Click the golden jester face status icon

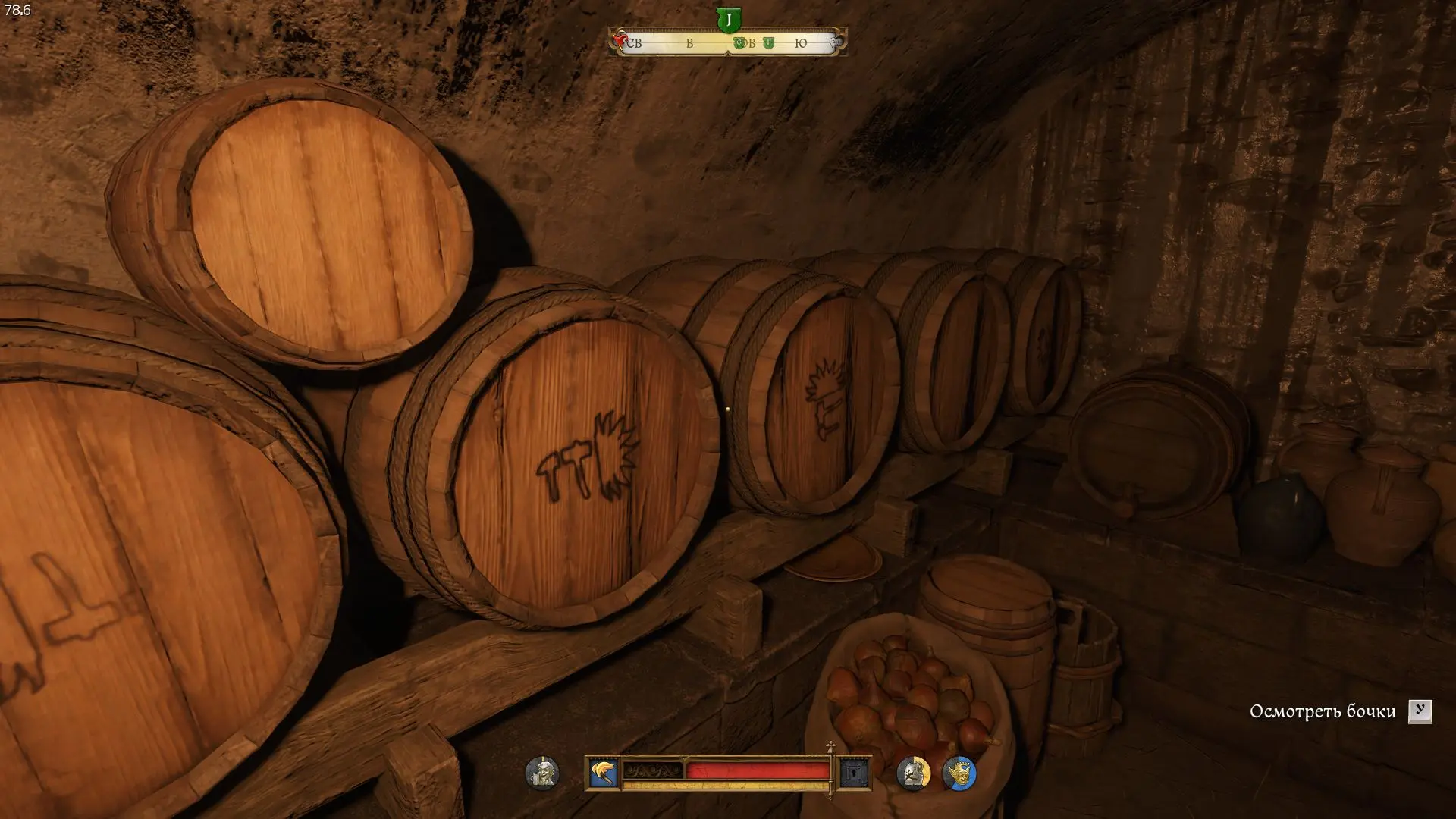(x=959, y=773)
